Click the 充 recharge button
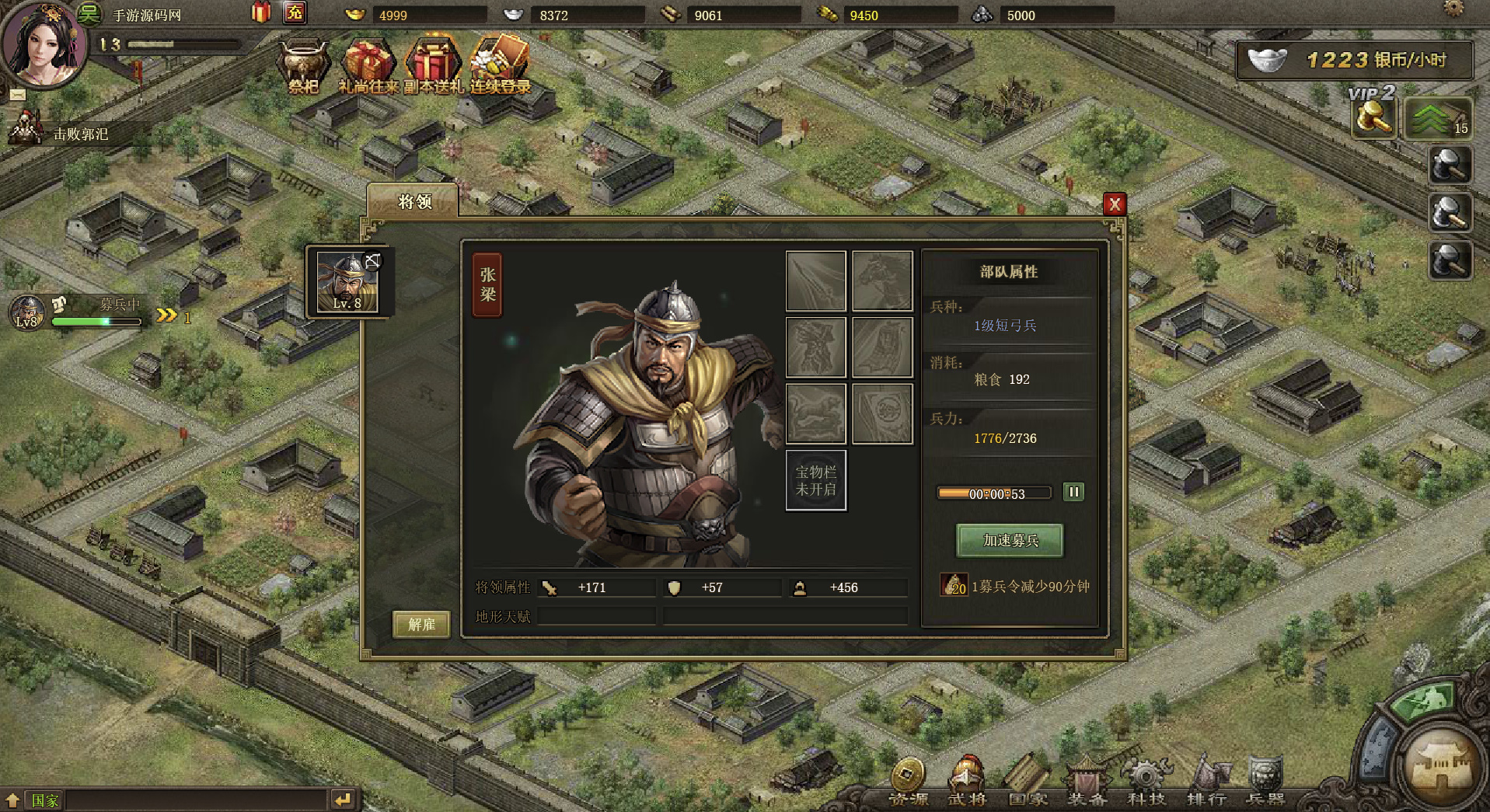 295,12
